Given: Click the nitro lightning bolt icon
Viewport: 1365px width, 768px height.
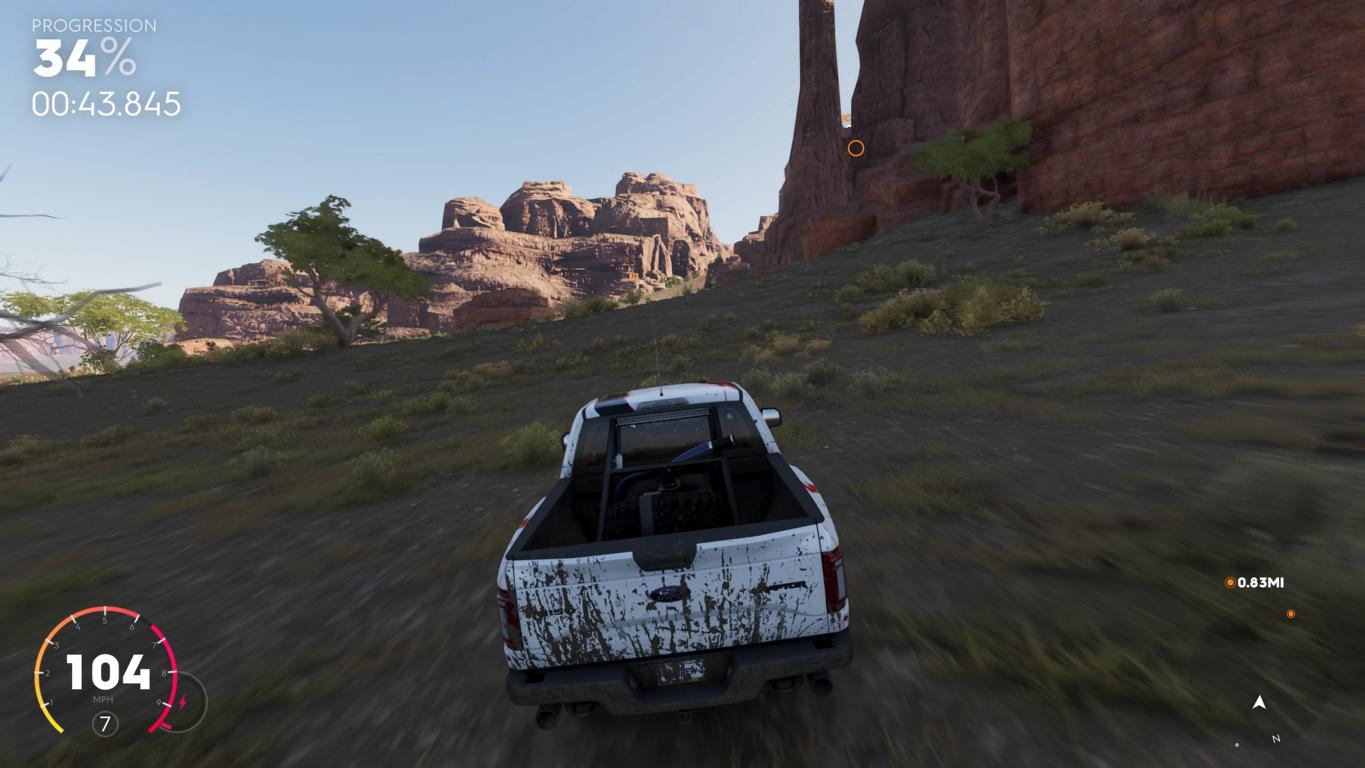Looking at the screenshot, I should point(183,702).
